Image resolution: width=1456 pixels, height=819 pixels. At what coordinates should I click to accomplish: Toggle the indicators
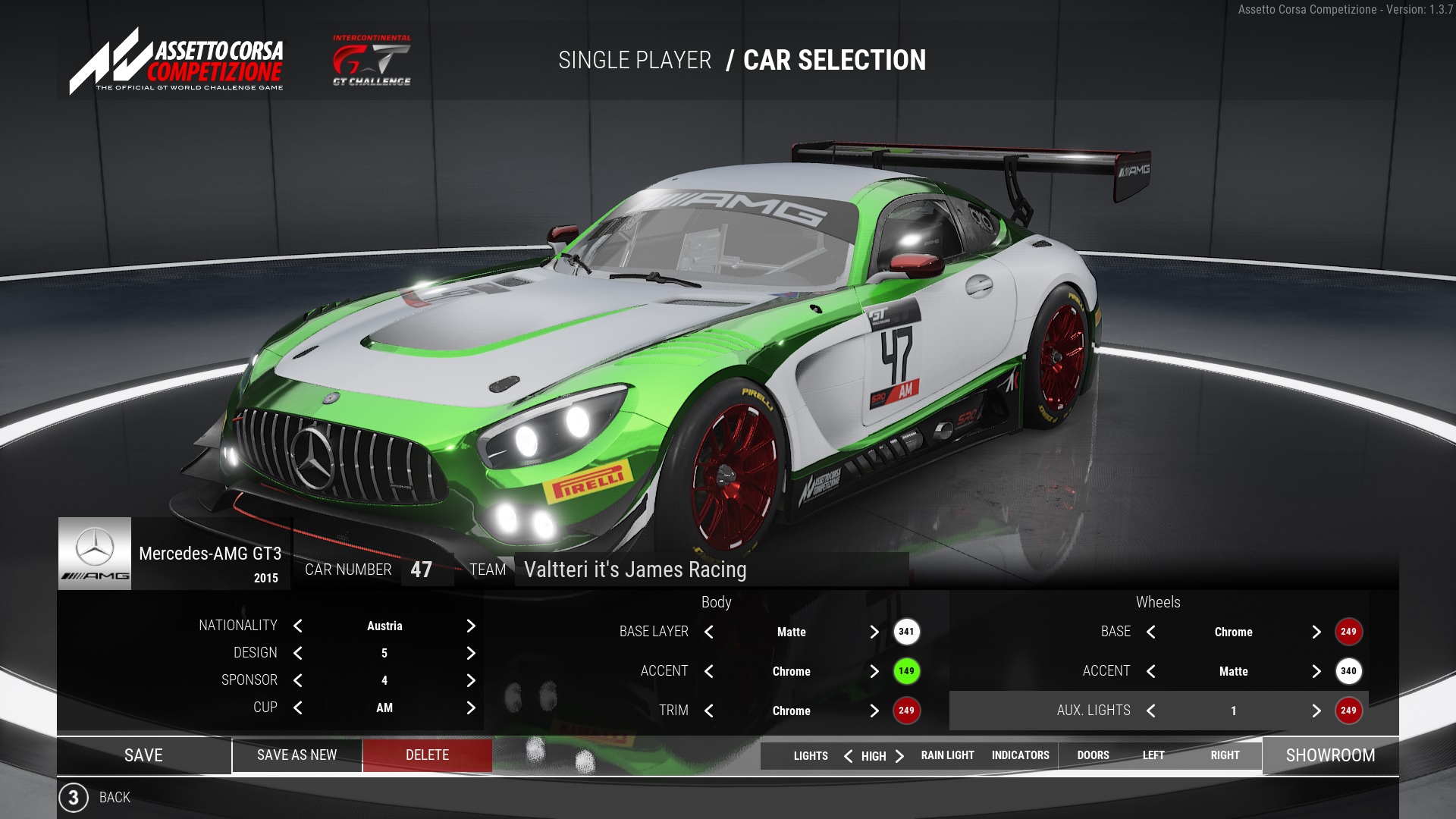click(x=1020, y=755)
